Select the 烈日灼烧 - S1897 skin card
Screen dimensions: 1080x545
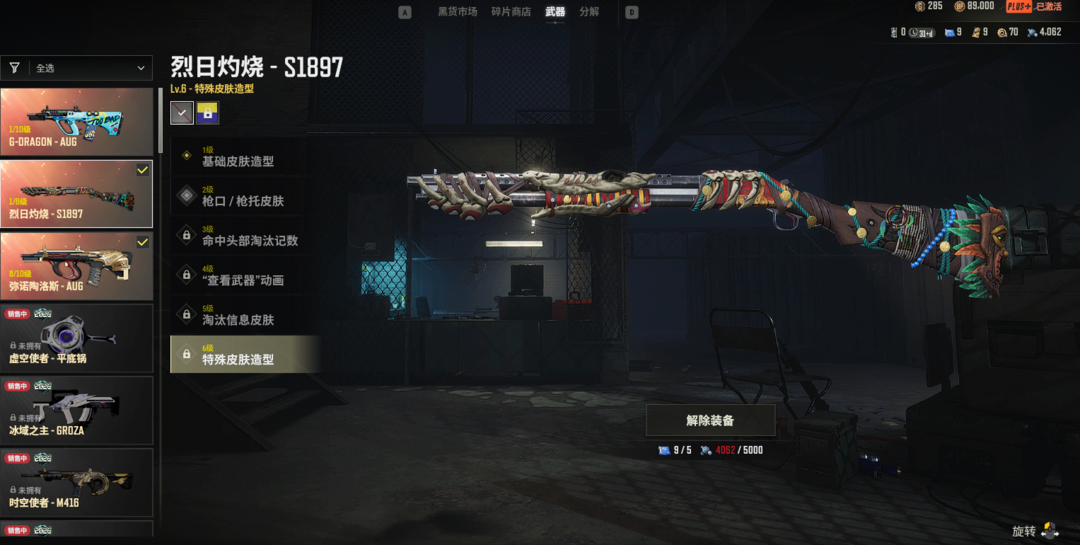point(77,193)
